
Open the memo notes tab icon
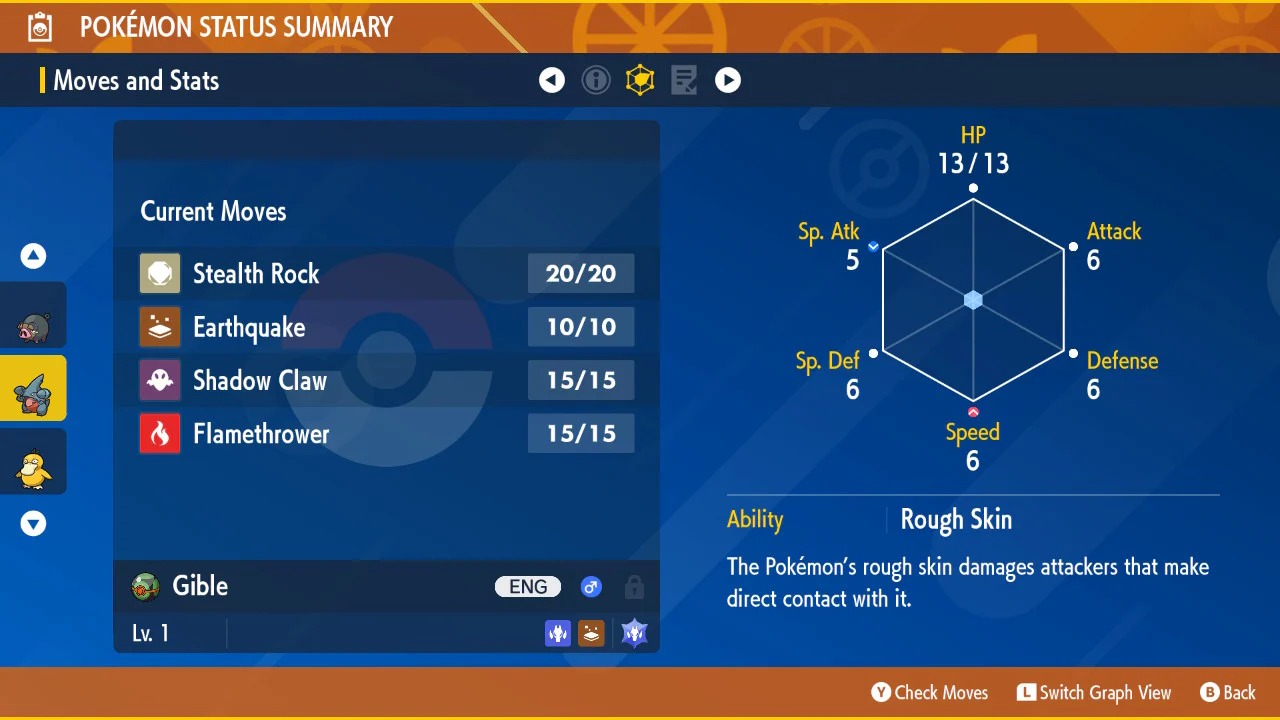[x=684, y=80]
